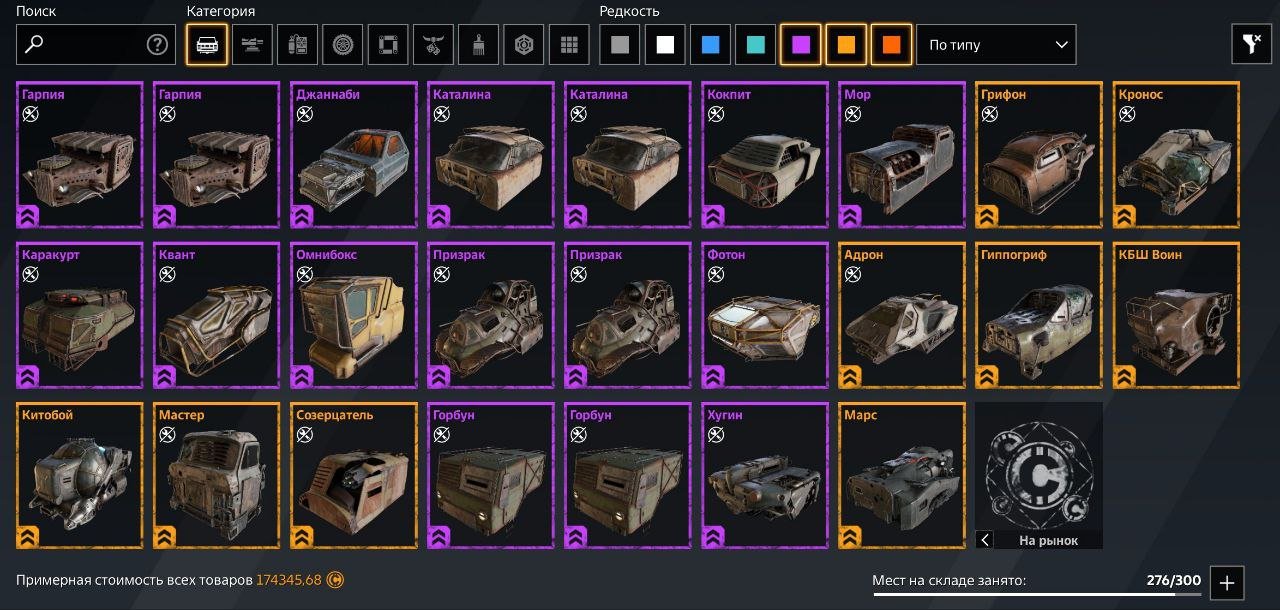This screenshot has height=610, width=1280.
Task: Toggle the purple rarity filter
Action: click(800, 45)
